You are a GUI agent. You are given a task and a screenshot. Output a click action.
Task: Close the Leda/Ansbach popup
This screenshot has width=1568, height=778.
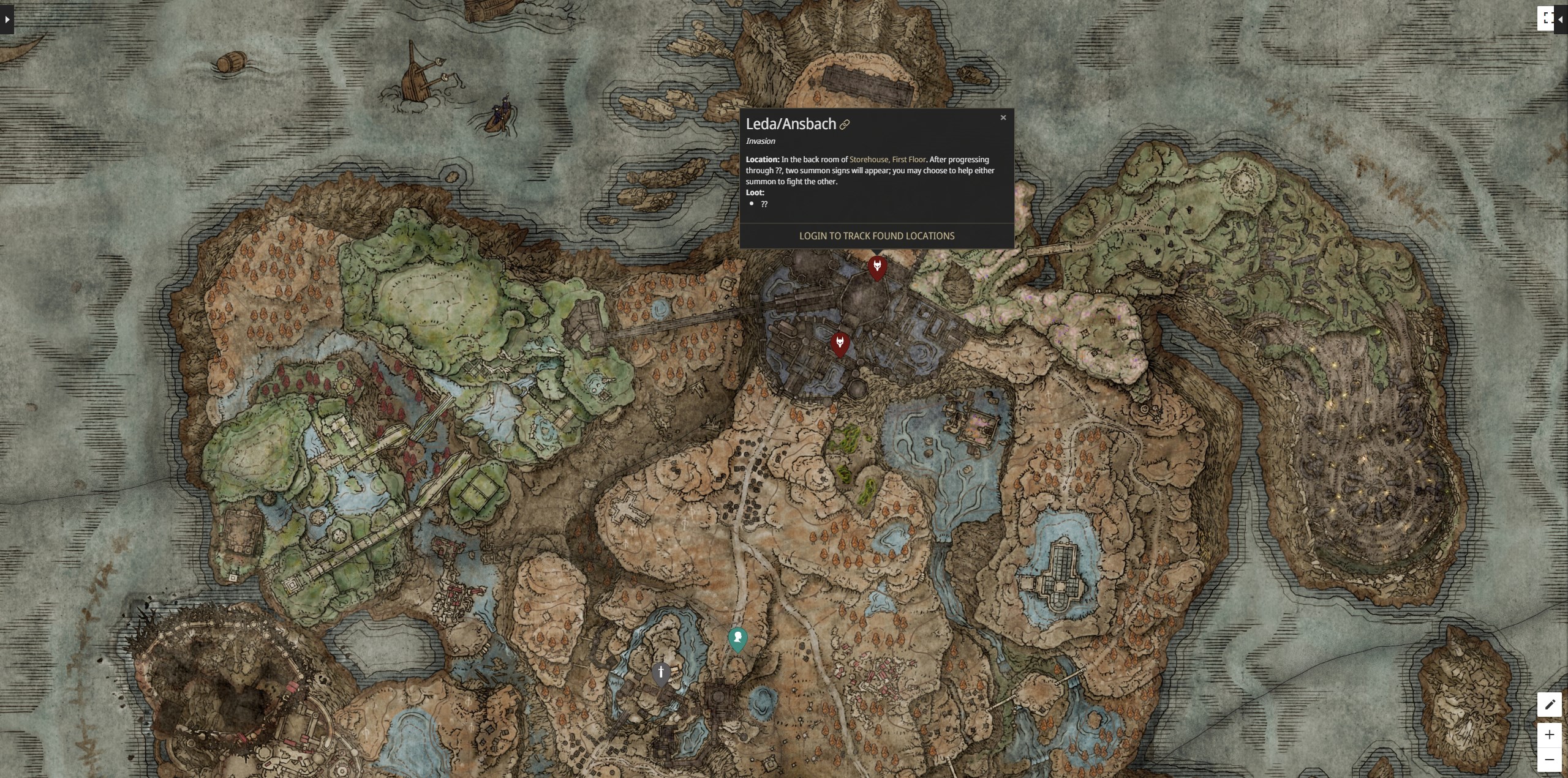(x=1003, y=118)
